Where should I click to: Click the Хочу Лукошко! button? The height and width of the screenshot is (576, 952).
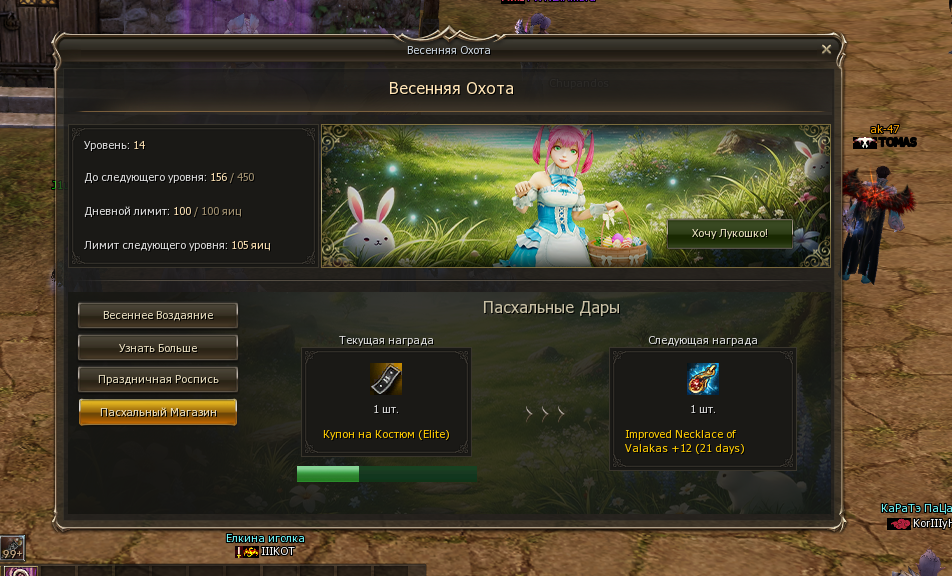(x=730, y=233)
